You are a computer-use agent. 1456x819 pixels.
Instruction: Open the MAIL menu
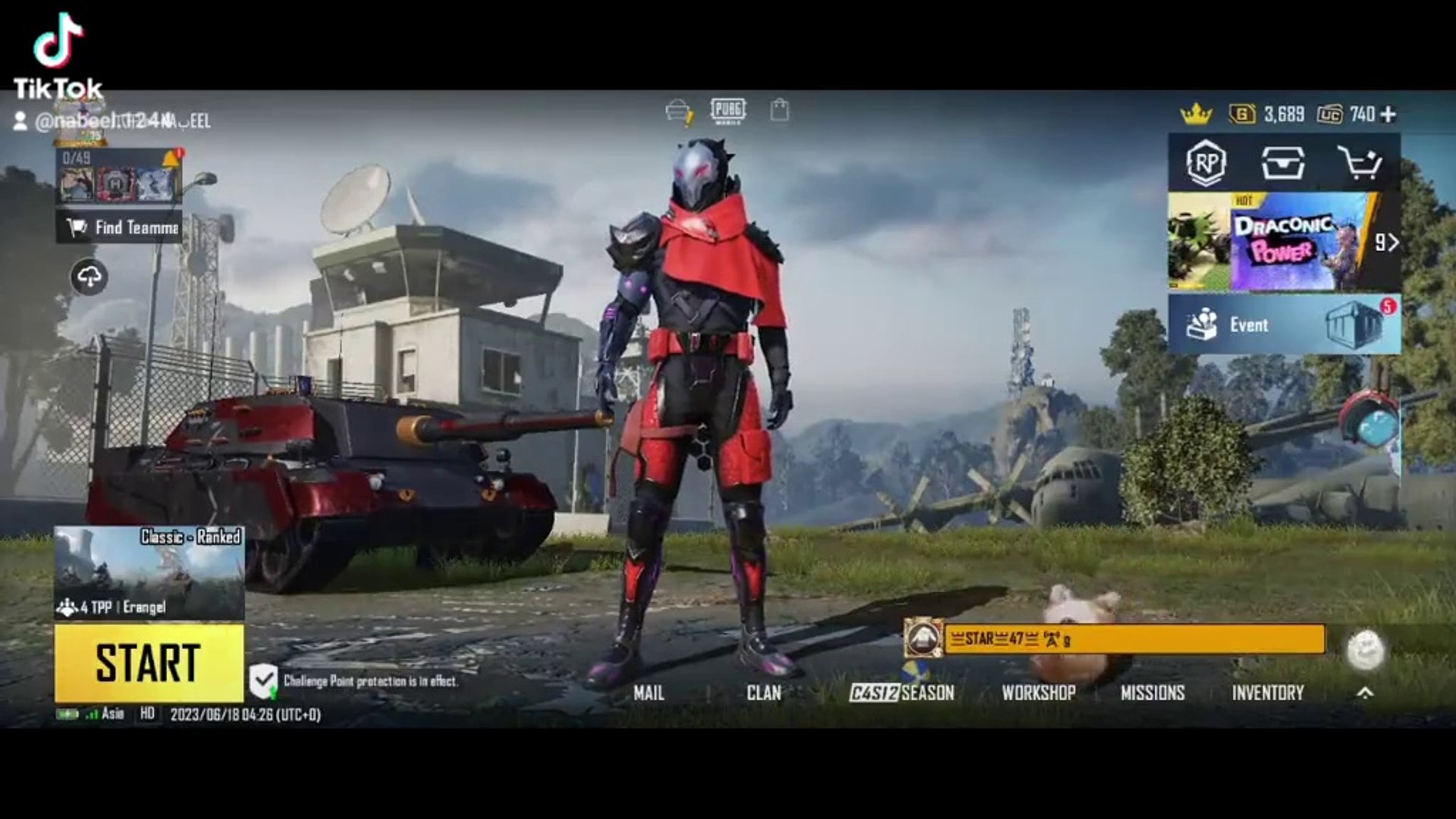pyautogui.click(x=648, y=692)
